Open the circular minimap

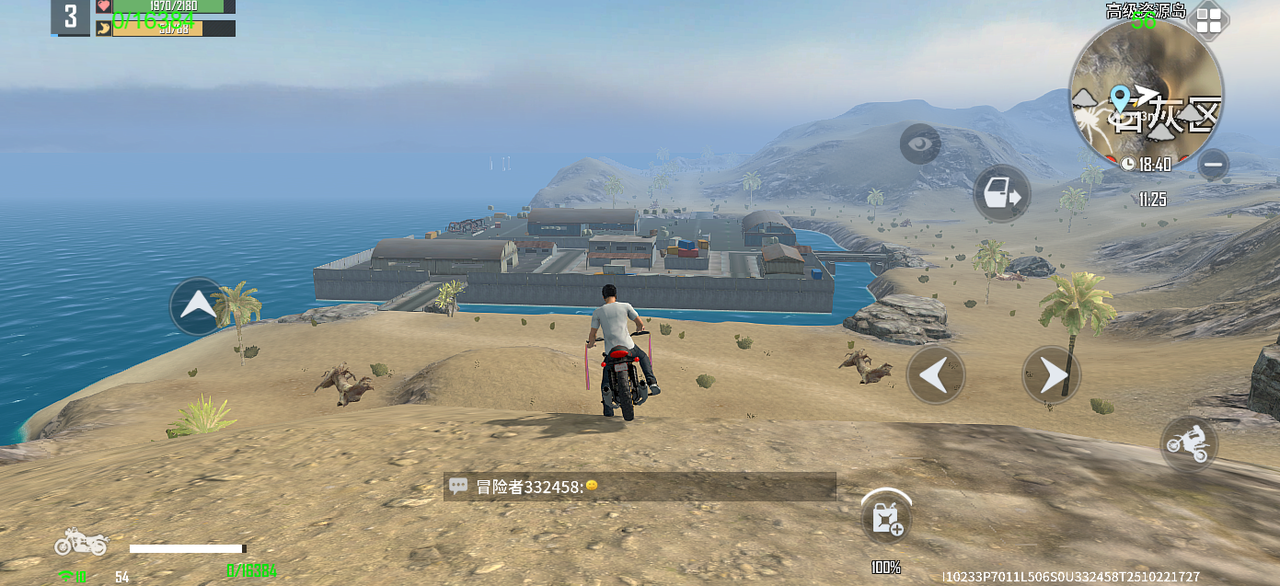point(1146,95)
